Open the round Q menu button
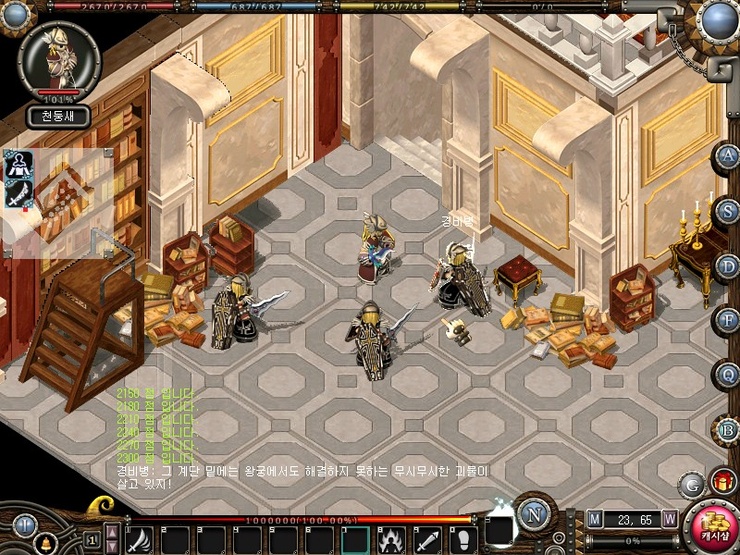Viewport: 740px width, 555px height. [727, 374]
